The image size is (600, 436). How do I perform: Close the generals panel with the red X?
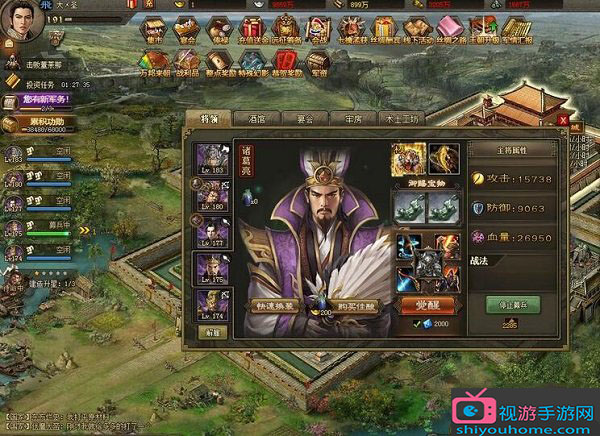[563, 119]
